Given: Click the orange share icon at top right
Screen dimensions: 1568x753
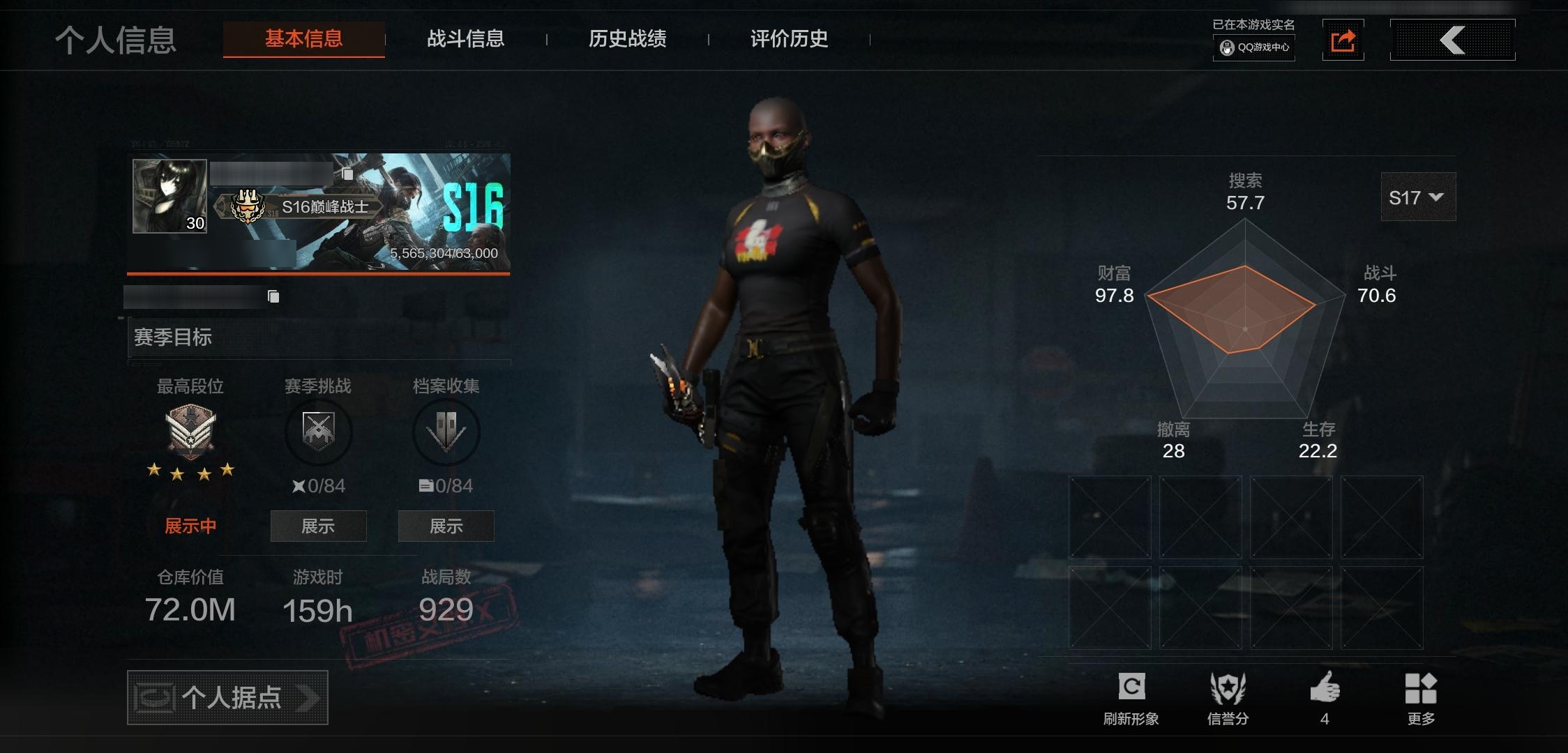Looking at the screenshot, I should click(x=1343, y=40).
